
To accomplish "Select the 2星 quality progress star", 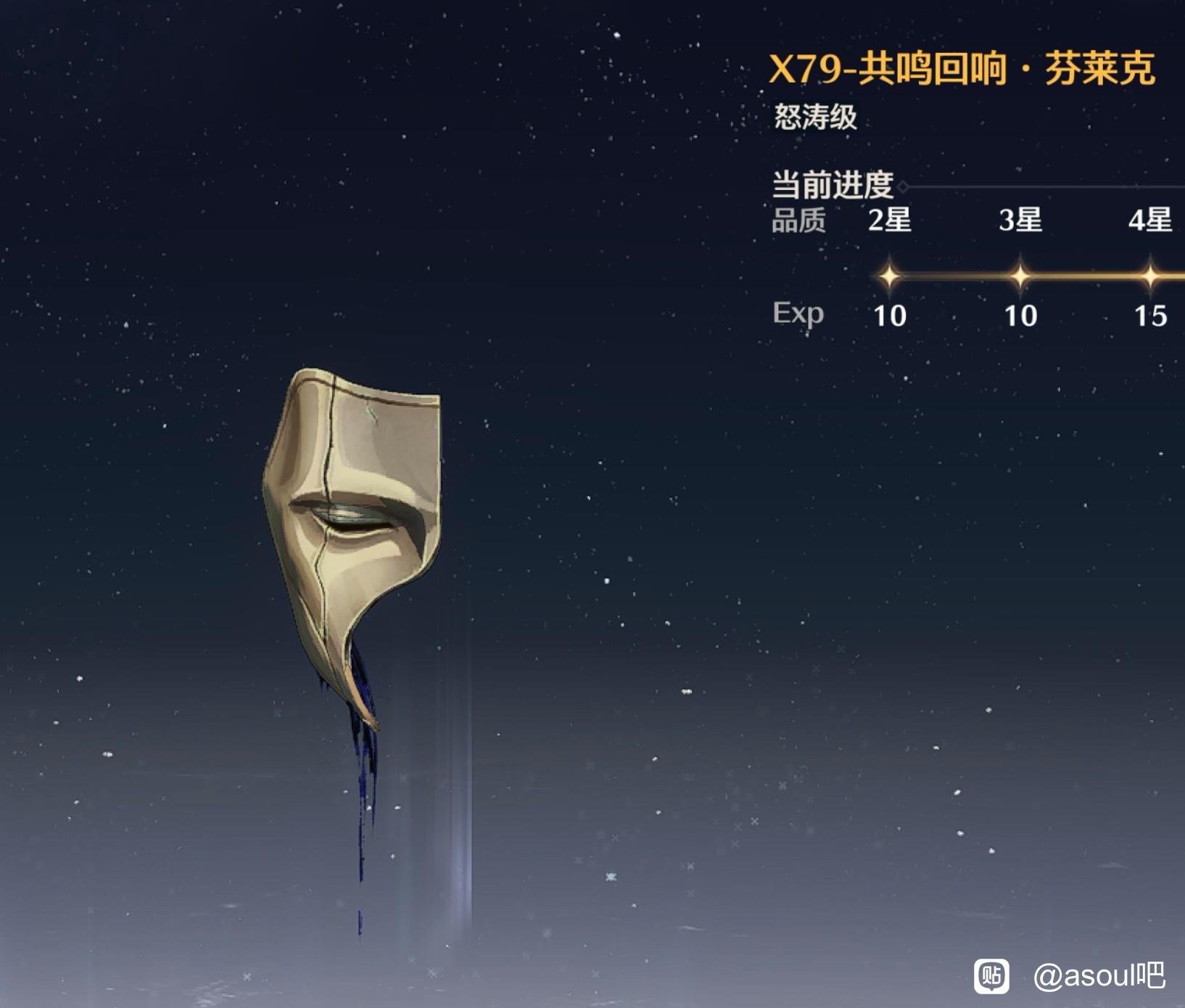I will (x=889, y=276).
